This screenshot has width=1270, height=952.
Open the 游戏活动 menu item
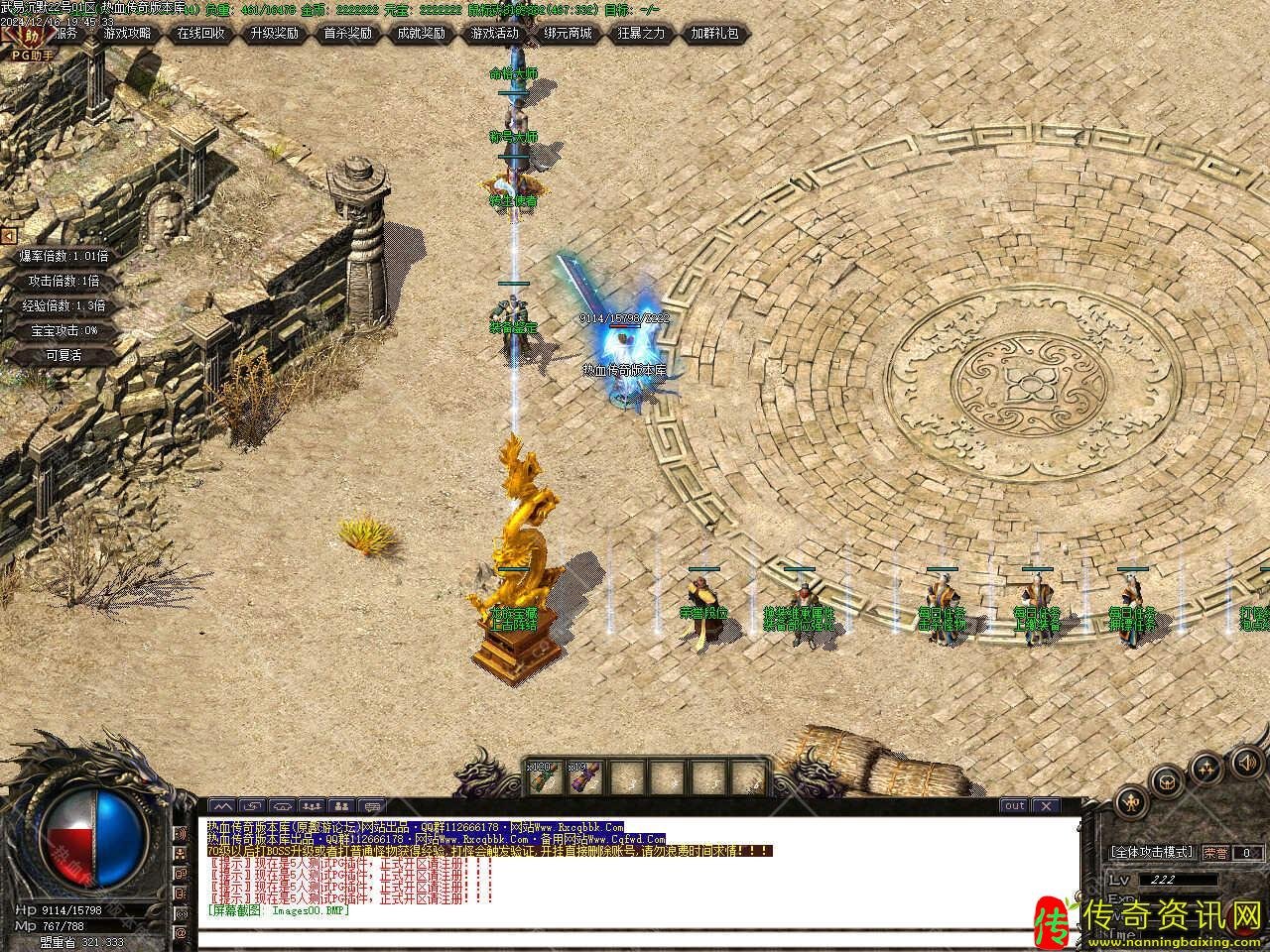coord(496,33)
